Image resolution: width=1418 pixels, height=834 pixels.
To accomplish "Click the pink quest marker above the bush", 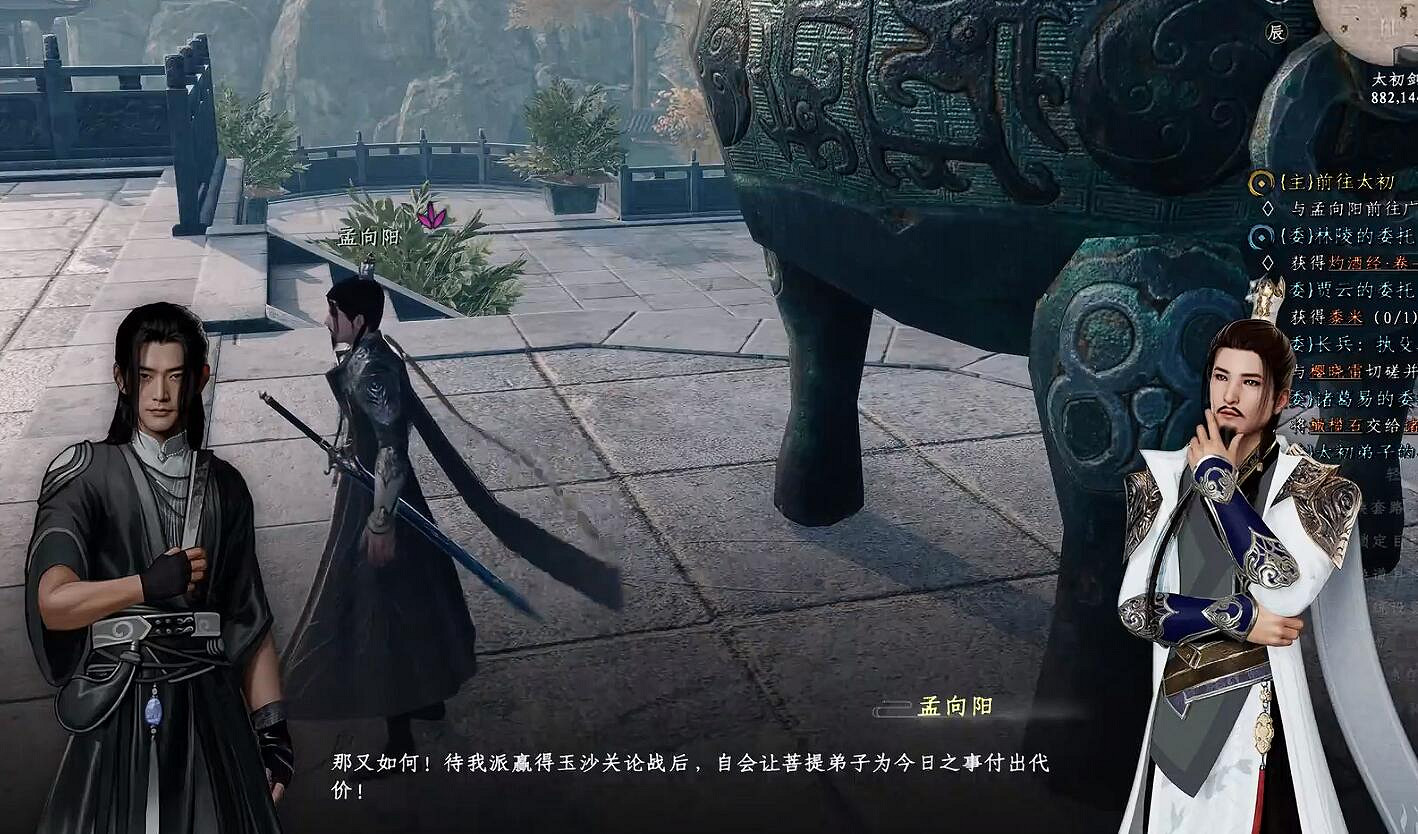I will [x=432, y=213].
